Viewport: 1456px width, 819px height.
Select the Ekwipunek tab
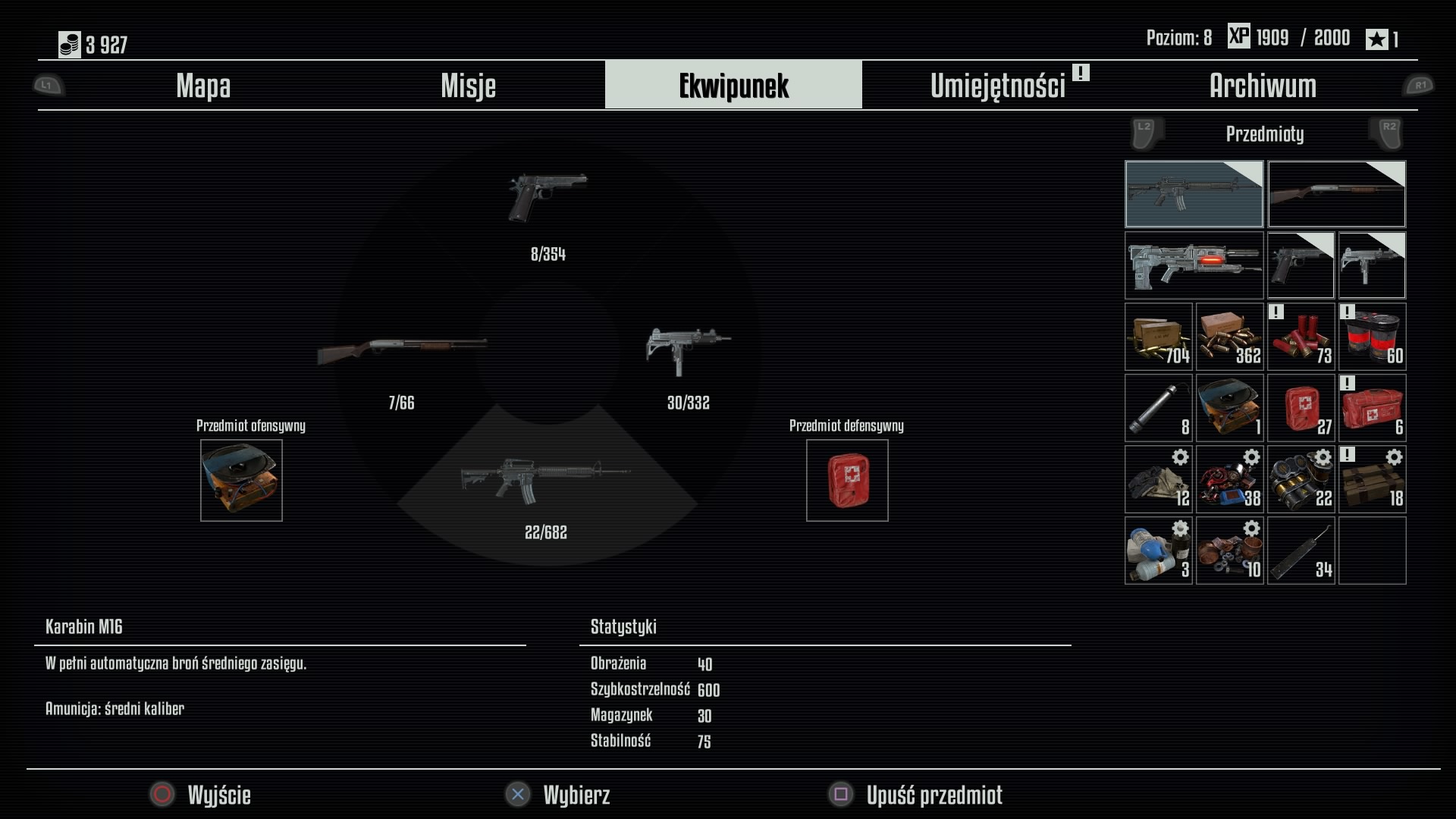click(x=733, y=86)
